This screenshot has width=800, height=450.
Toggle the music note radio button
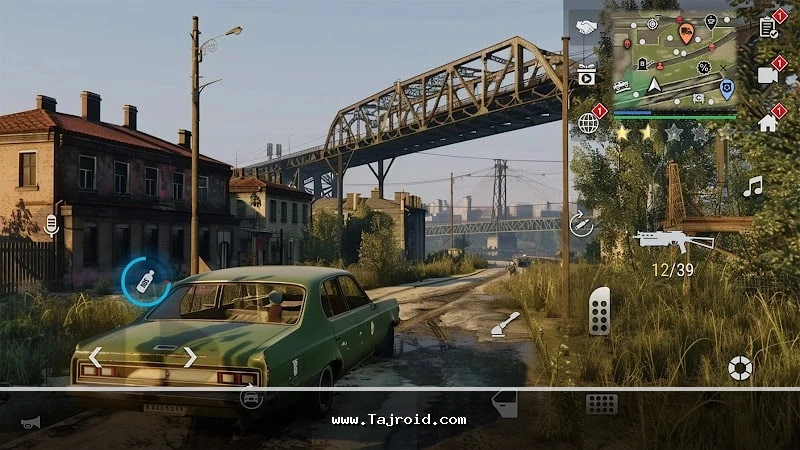753,186
